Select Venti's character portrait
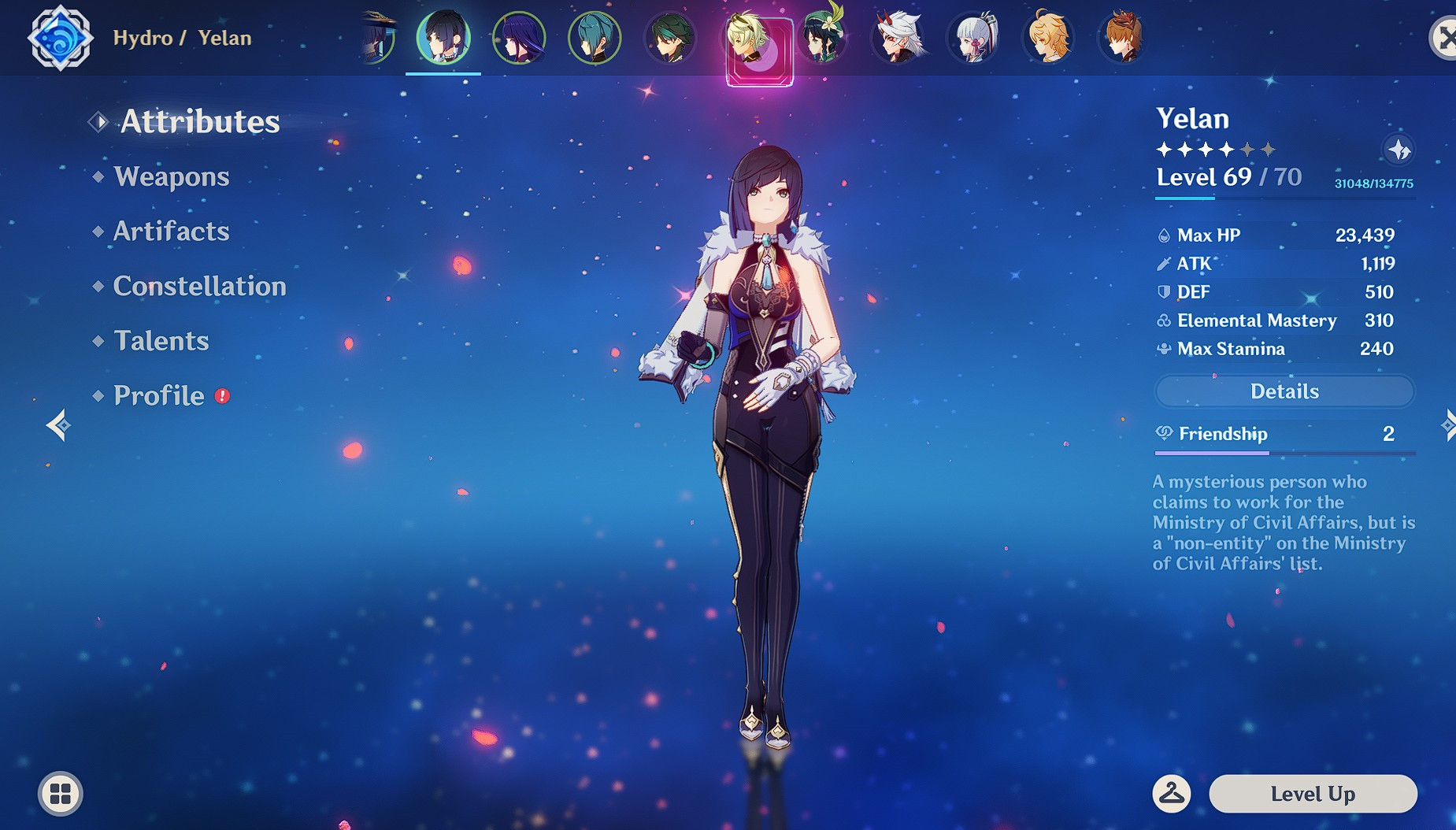Image resolution: width=1456 pixels, height=830 pixels. pyautogui.click(x=823, y=37)
